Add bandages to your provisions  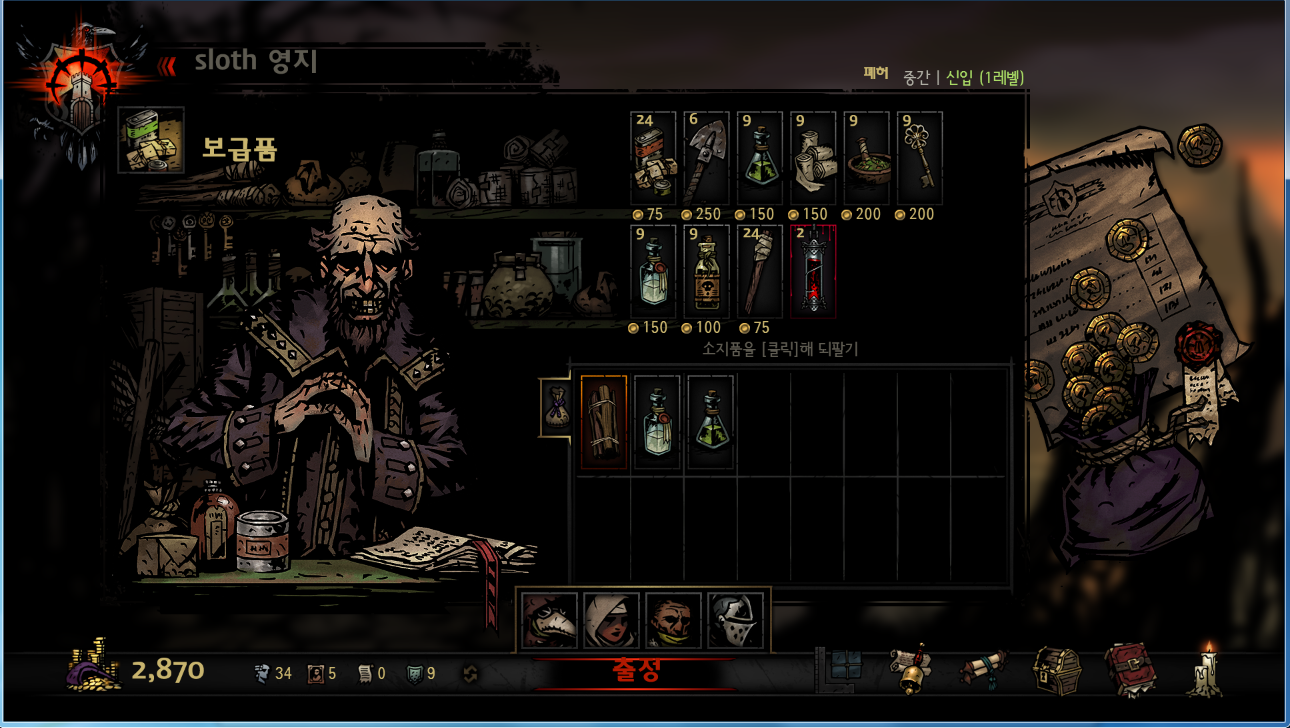coord(813,159)
